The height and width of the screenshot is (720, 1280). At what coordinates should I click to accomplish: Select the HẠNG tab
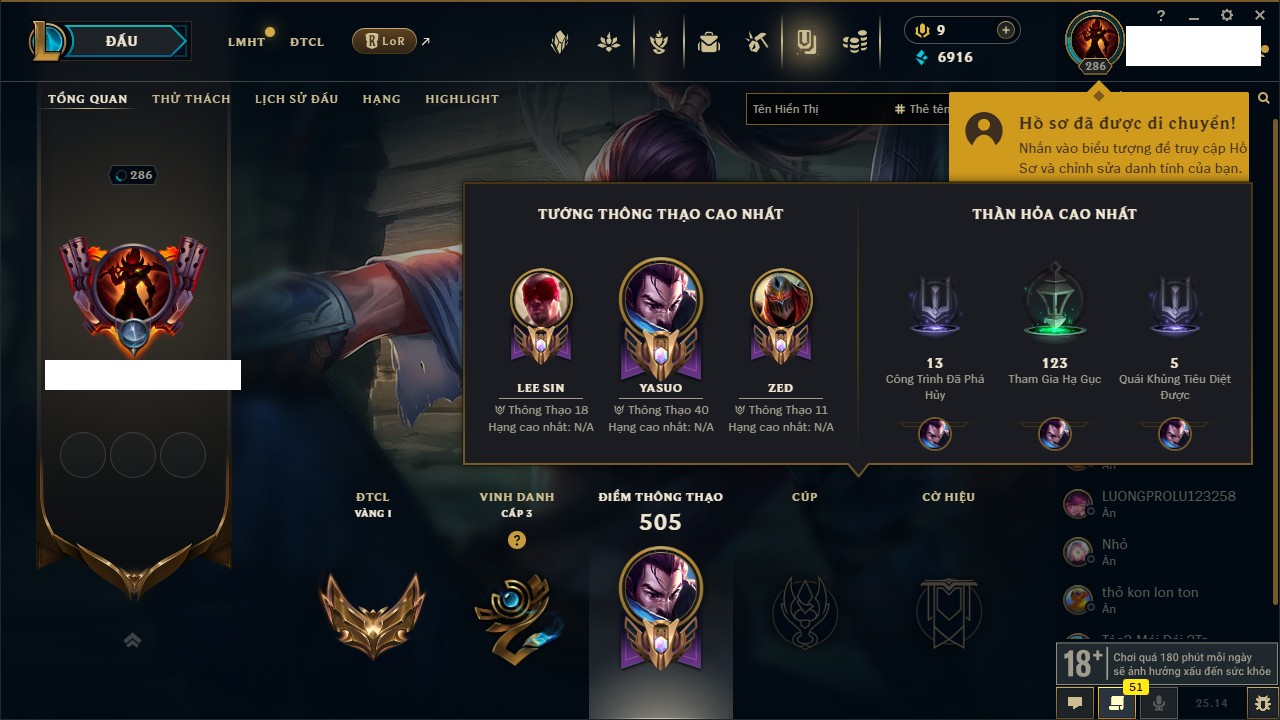(381, 99)
